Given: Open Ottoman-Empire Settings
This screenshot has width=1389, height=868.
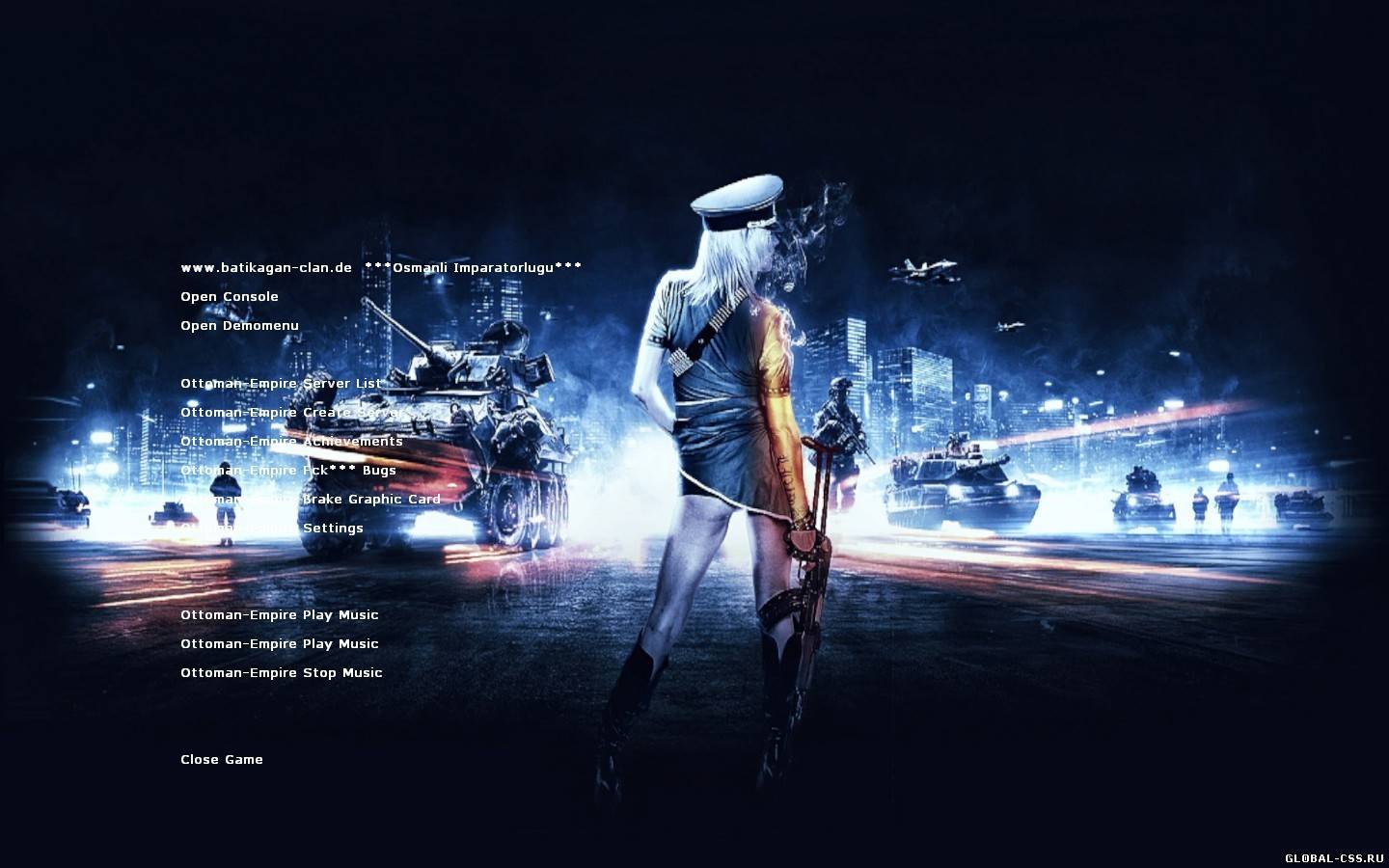Looking at the screenshot, I should [x=271, y=528].
